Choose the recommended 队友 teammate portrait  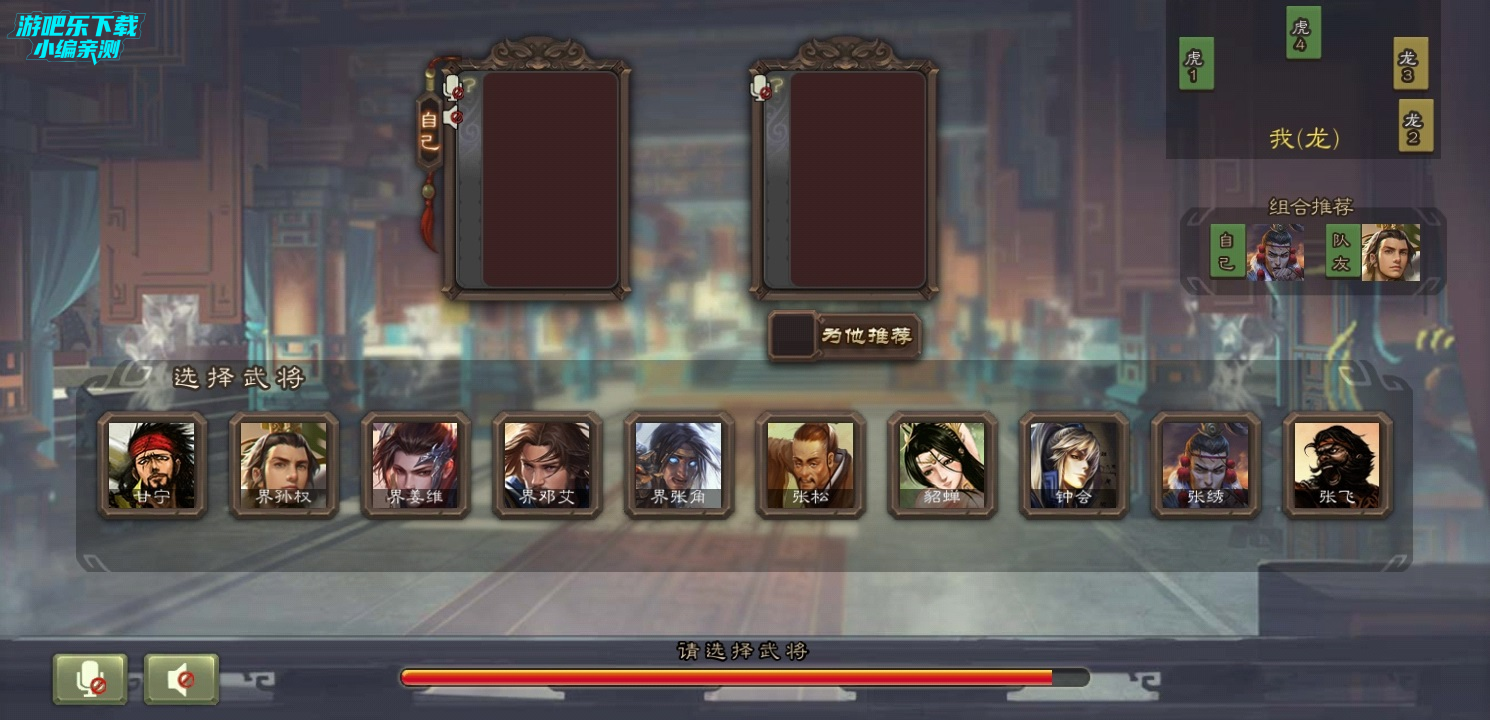pyautogui.click(x=1390, y=252)
